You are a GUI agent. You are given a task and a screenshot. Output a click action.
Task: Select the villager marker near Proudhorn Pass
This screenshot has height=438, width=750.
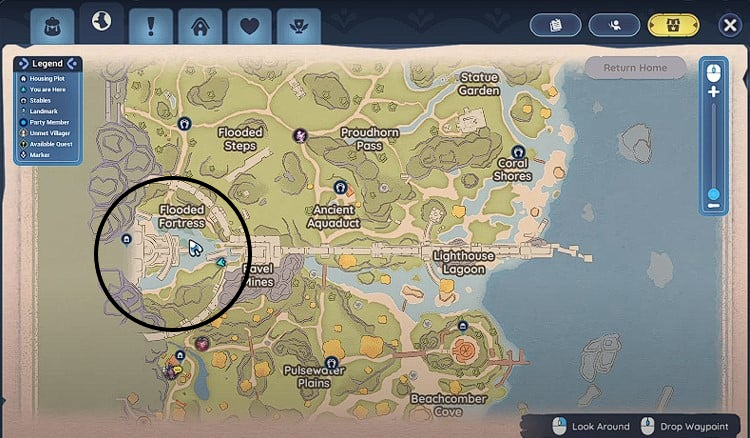point(299,134)
